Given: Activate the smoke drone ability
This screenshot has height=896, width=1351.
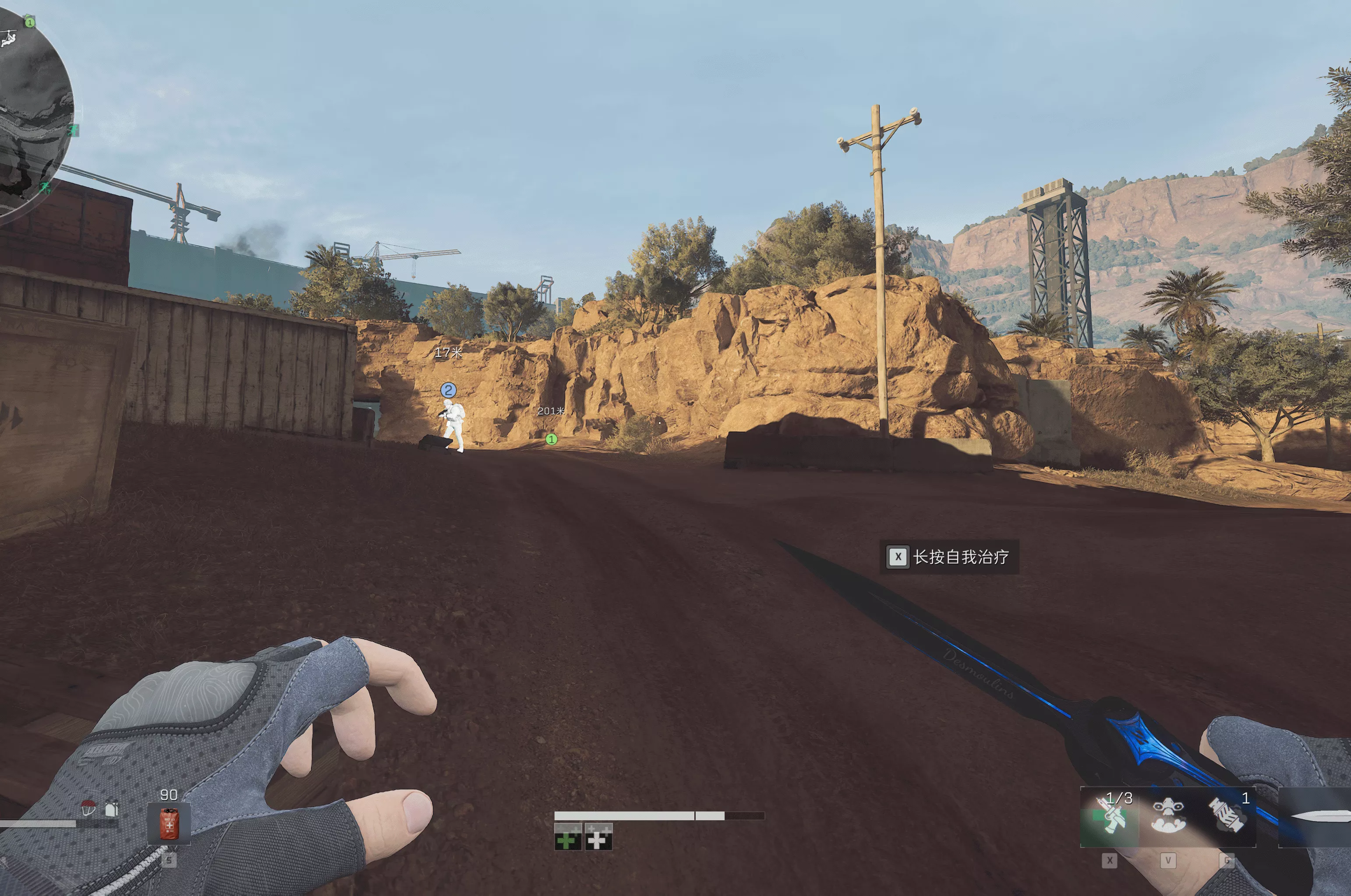Looking at the screenshot, I should (1168, 816).
